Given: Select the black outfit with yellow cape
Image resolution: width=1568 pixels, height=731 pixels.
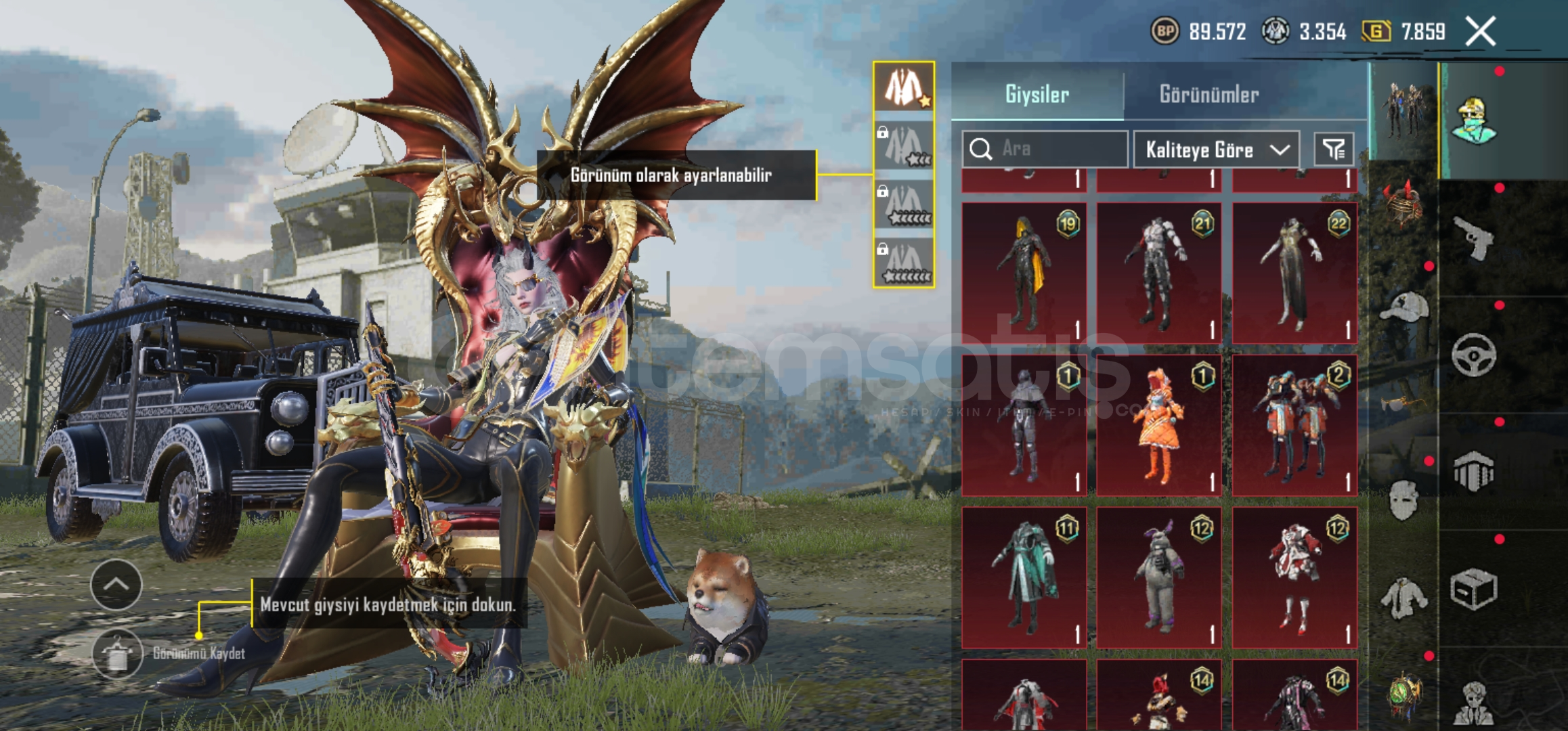Looking at the screenshot, I should [1024, 272].
